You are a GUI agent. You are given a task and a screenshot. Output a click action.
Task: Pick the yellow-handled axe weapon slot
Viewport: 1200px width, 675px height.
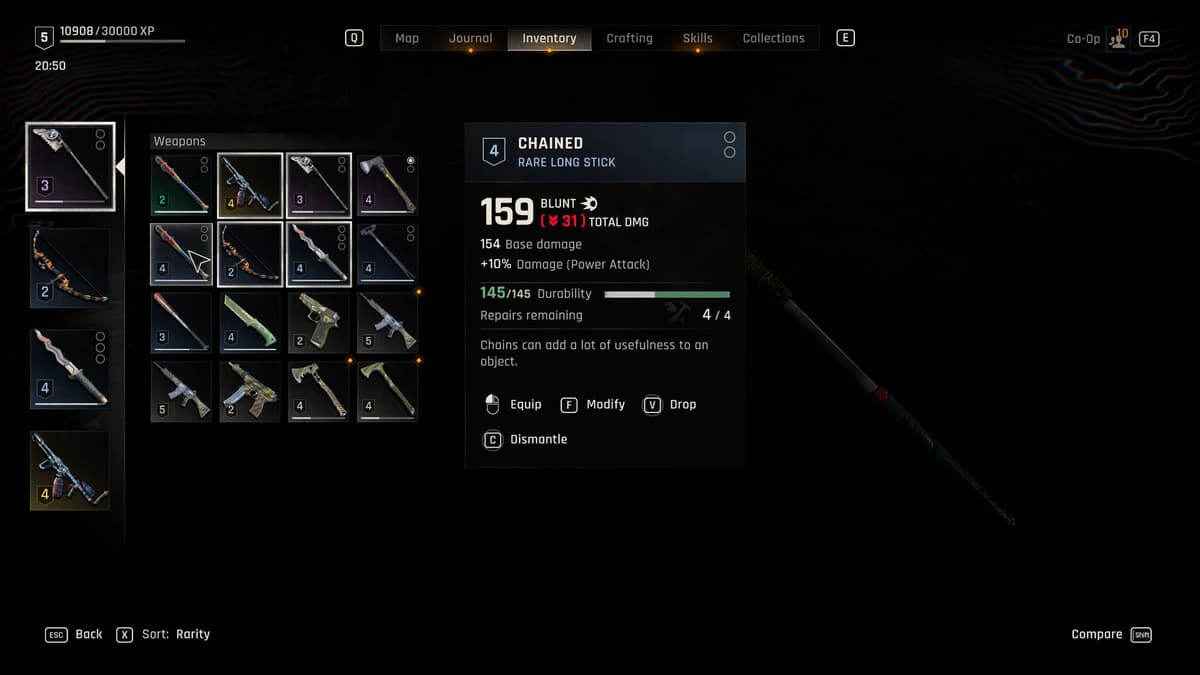[x=387, y=184]
